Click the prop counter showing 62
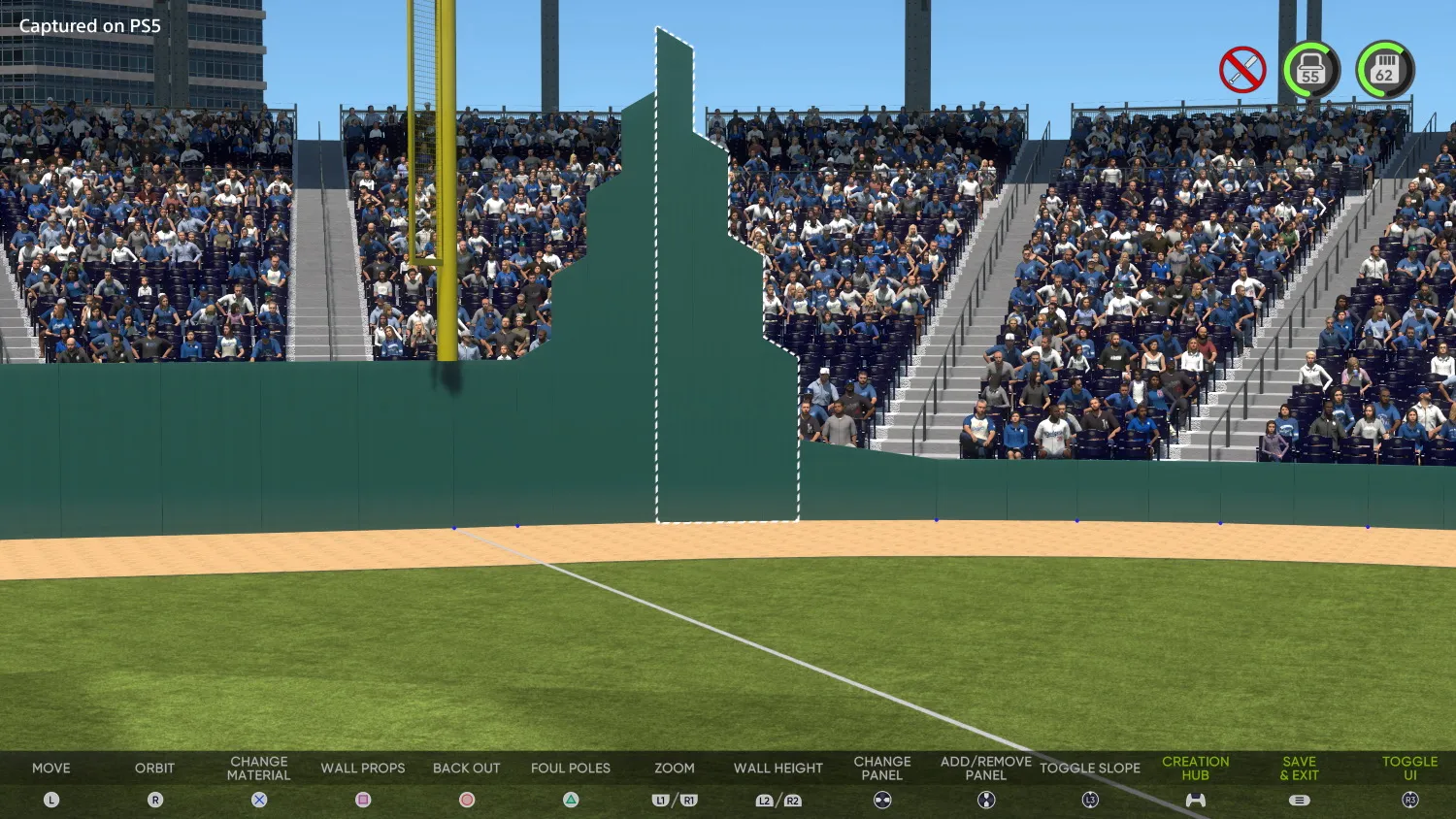Screen dimensions: 1456x819 (1386, 68)
